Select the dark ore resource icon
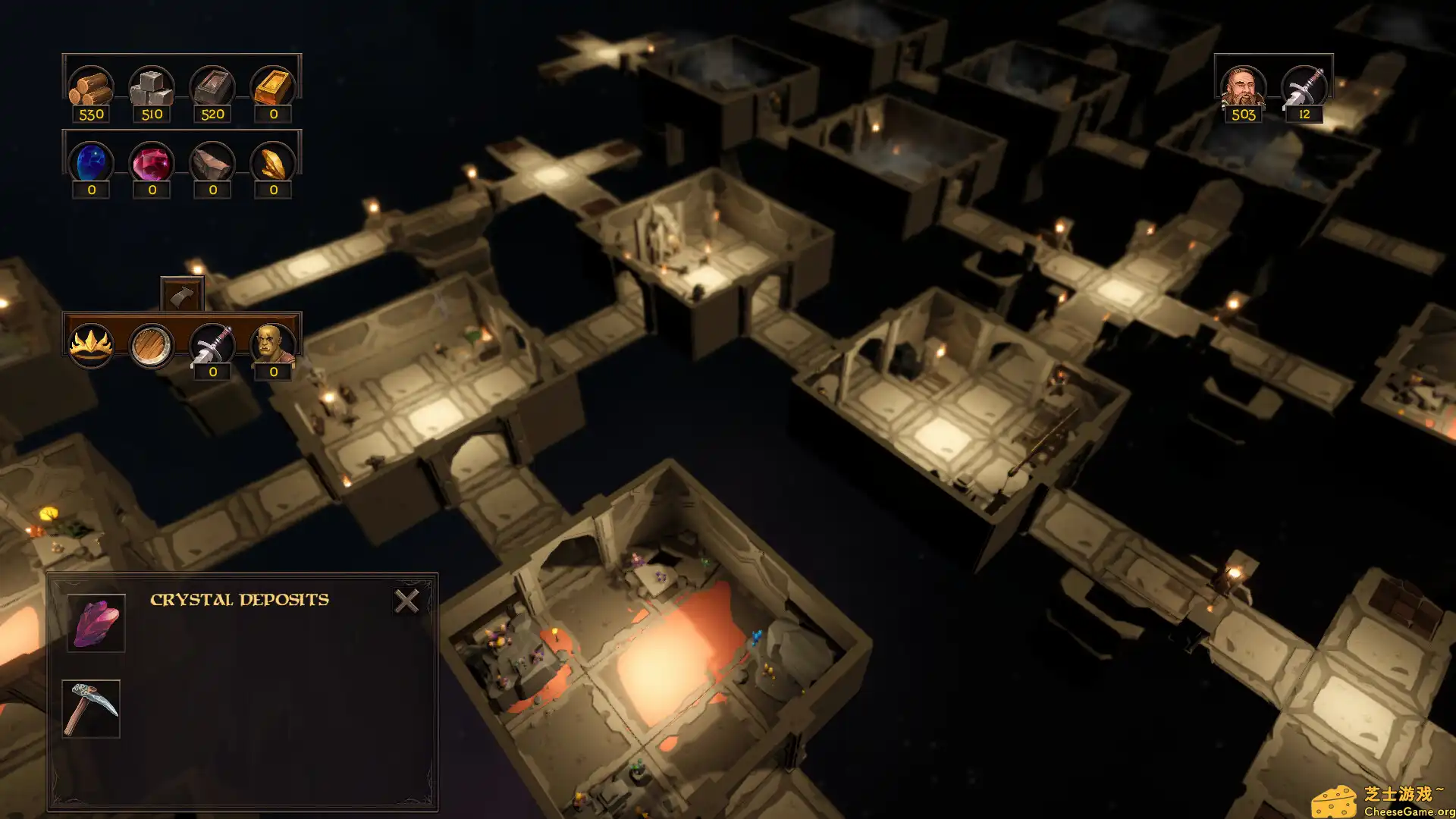Viewport: 1456px width, 819px height. click(x=213, y=162)
